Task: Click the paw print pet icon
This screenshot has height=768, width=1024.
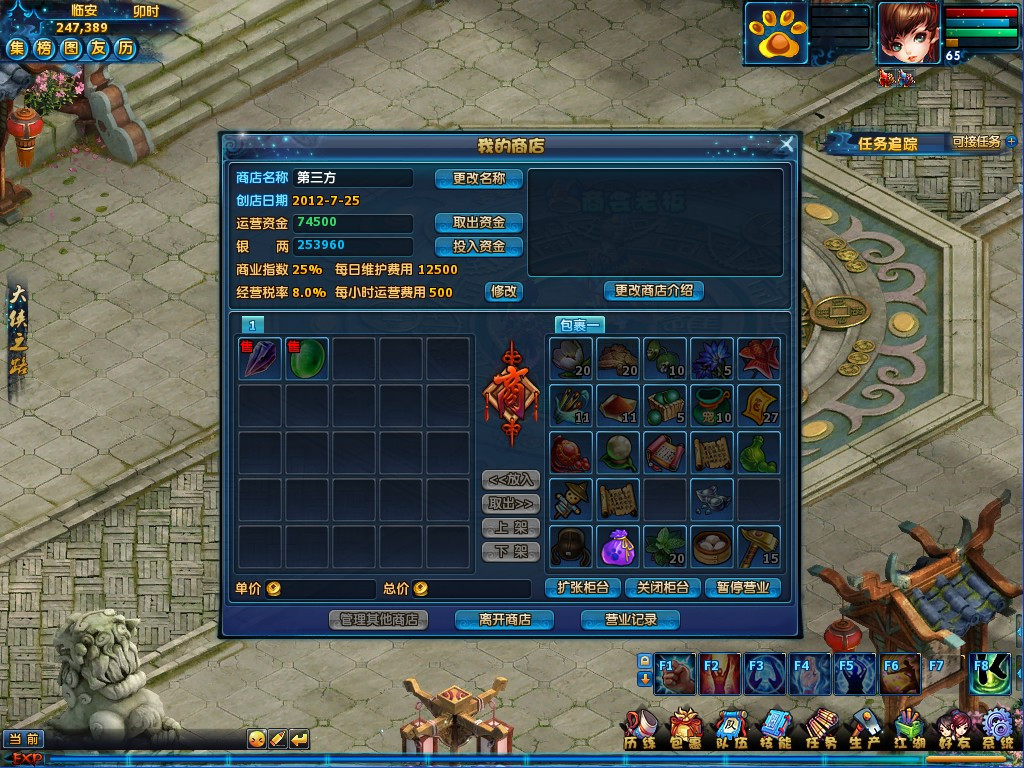Action: click(774, 35)
